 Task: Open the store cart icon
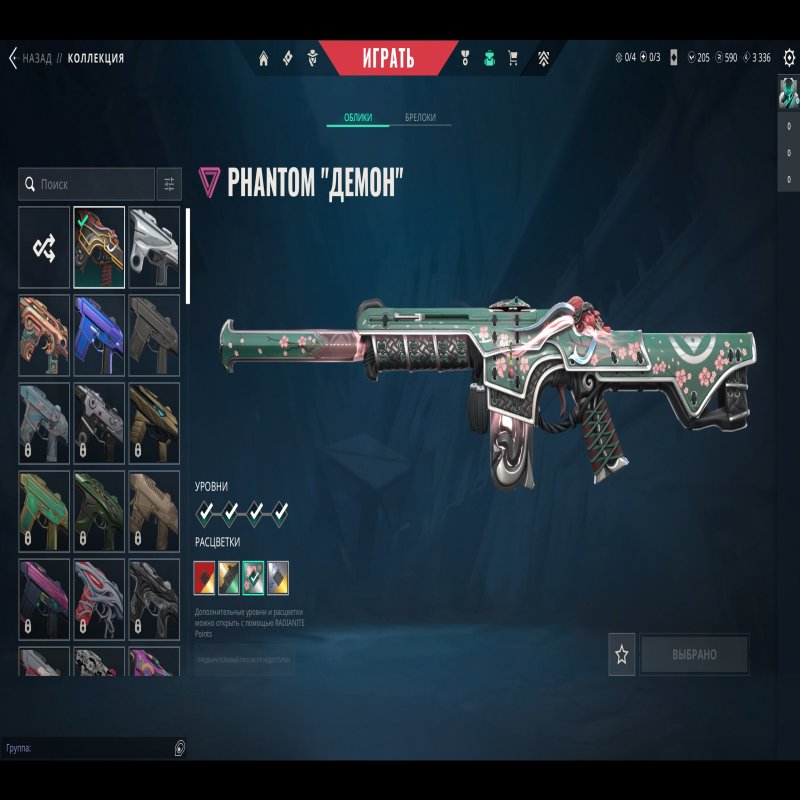coord(513,58)
